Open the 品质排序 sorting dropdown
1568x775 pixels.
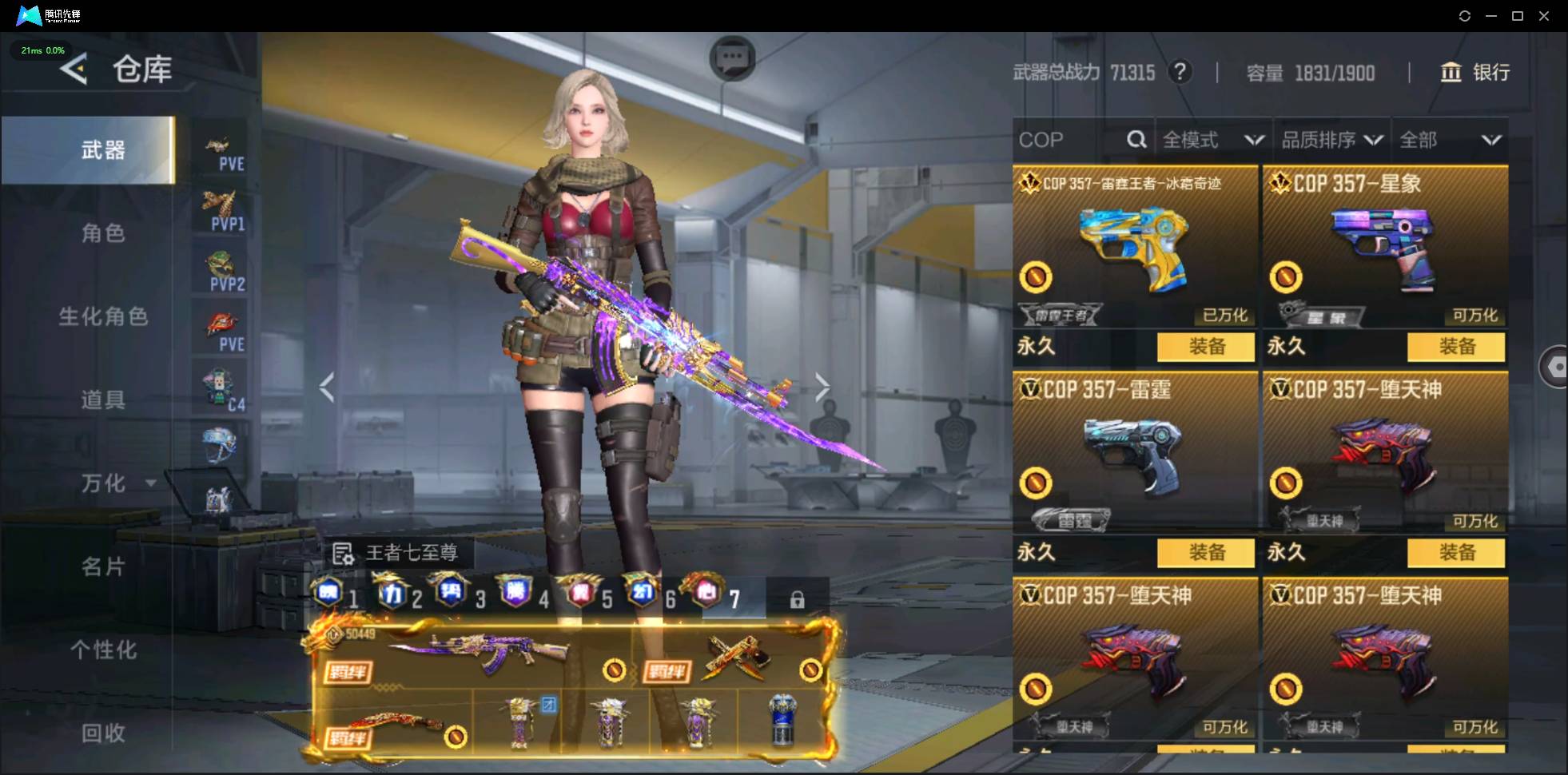click(x=1331, y=140)
